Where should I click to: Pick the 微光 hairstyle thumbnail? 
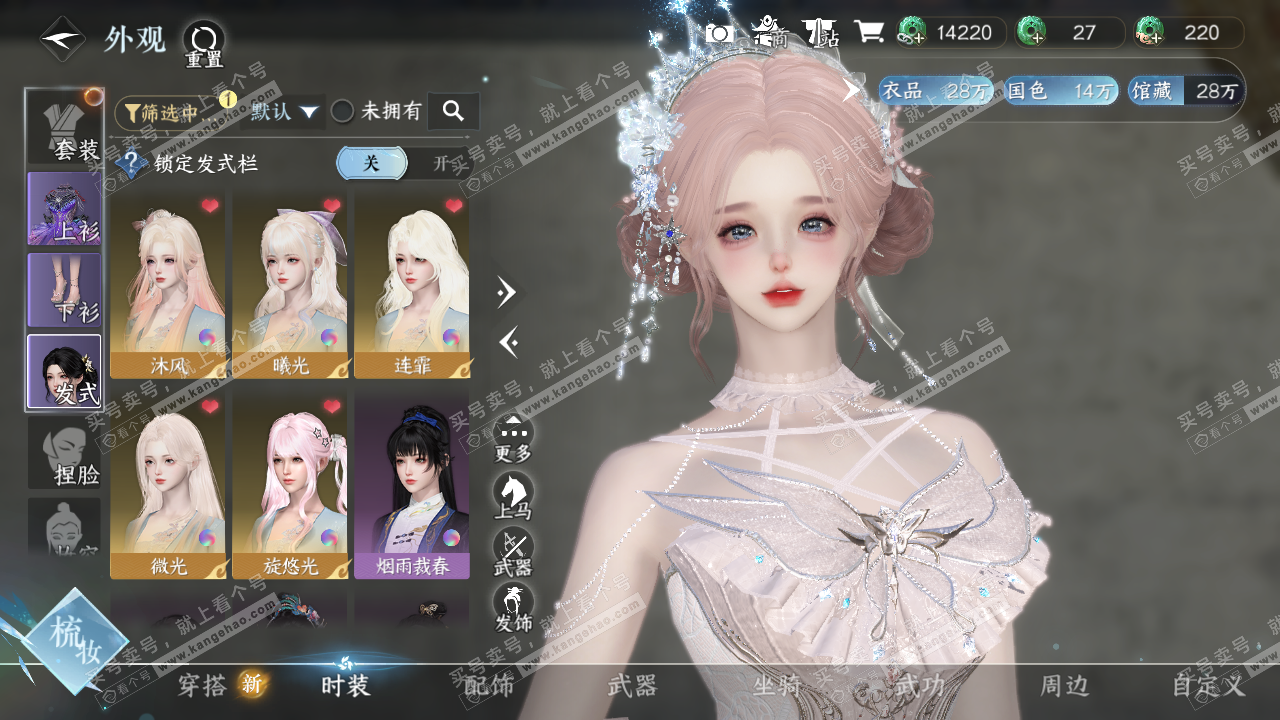[x=168, y=485]
